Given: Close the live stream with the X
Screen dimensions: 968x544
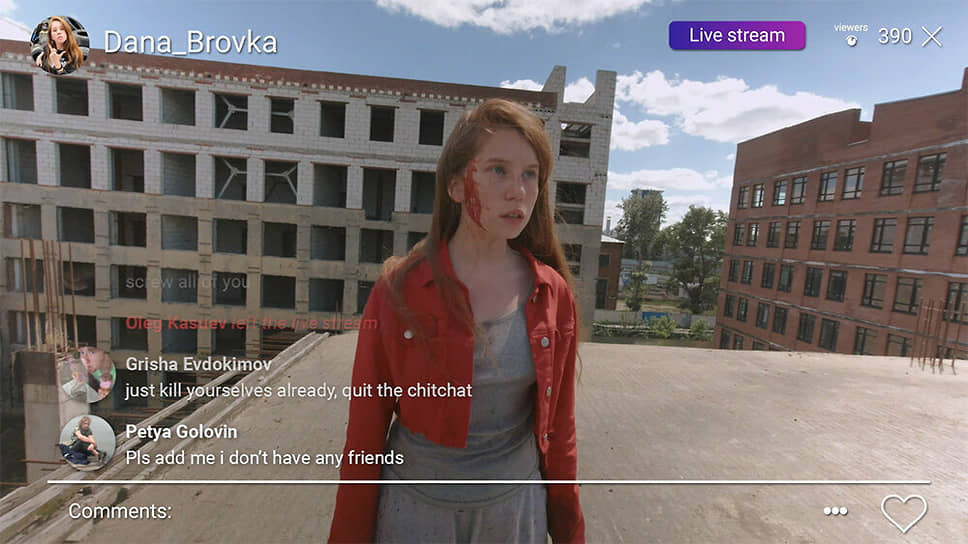Looking at the screenshot, I should coord(931,37).
